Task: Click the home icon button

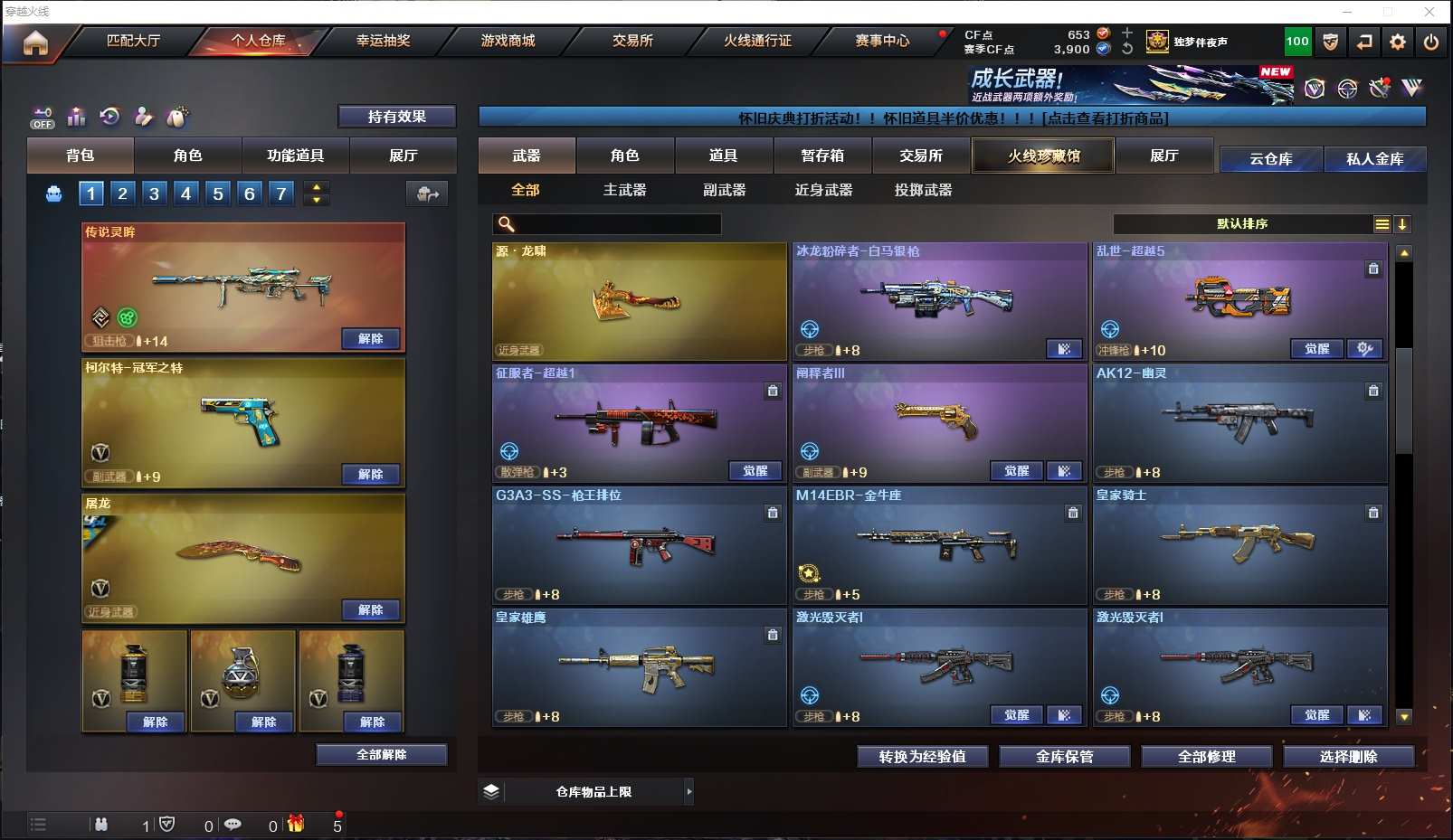Action: click(35, 42)
